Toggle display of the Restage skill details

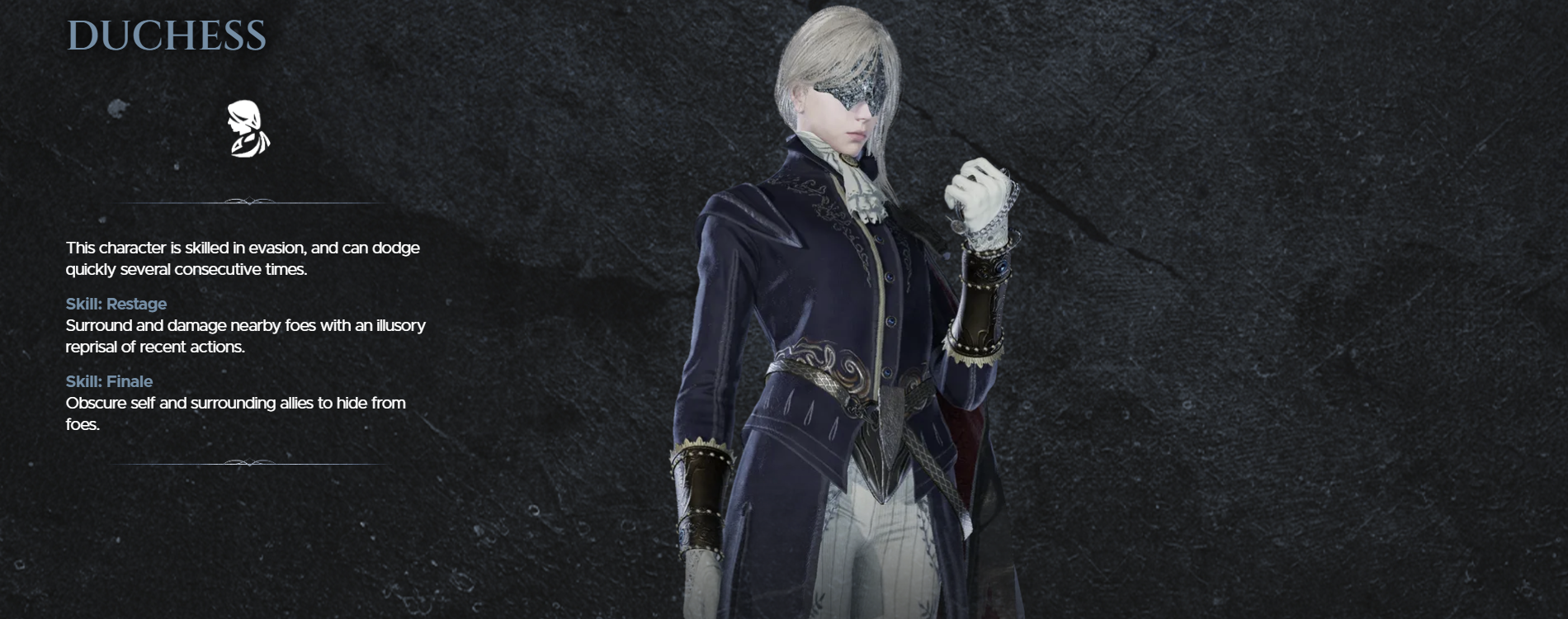[116, 304]
